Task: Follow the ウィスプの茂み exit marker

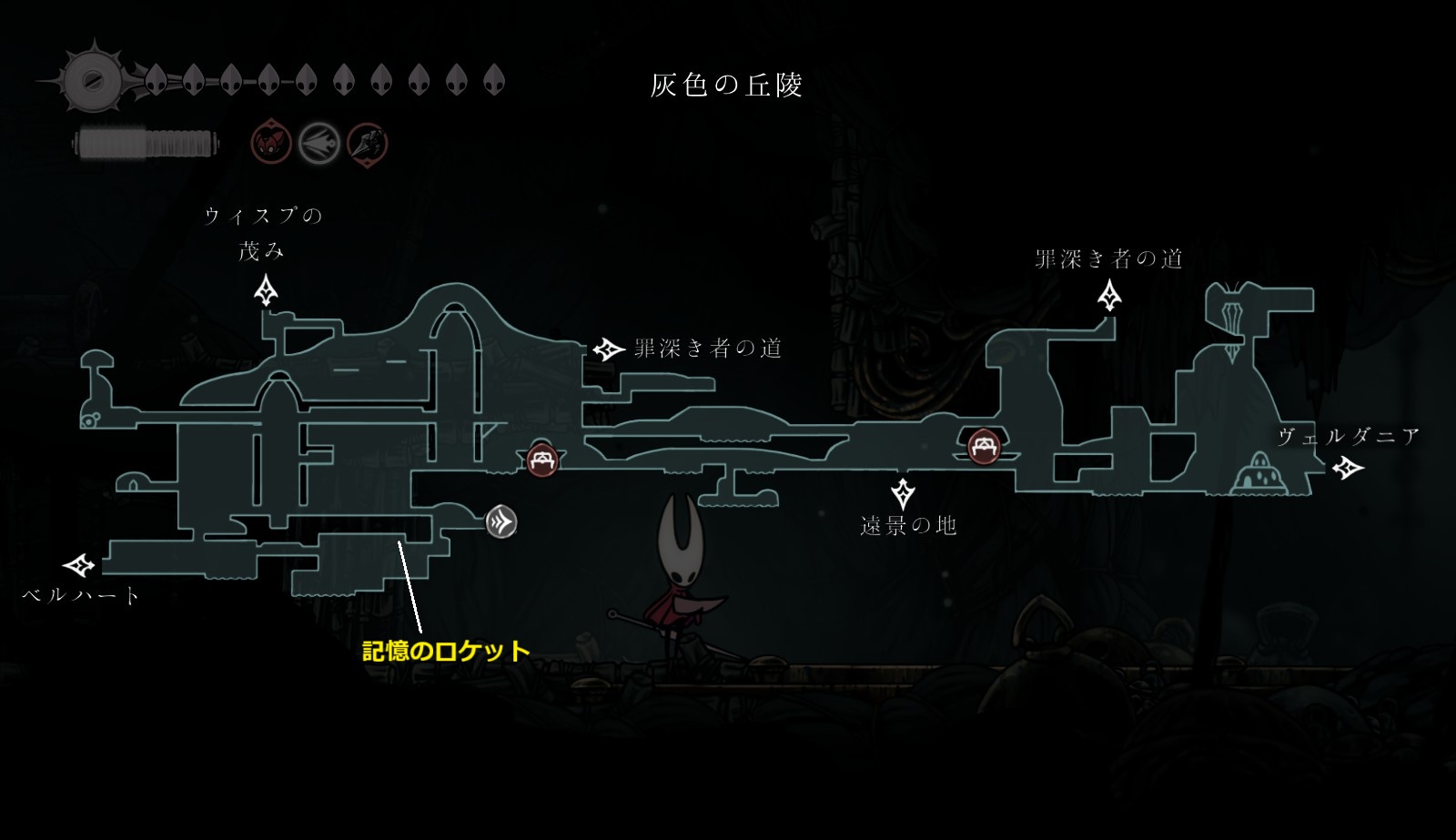Action: (266, 292)
